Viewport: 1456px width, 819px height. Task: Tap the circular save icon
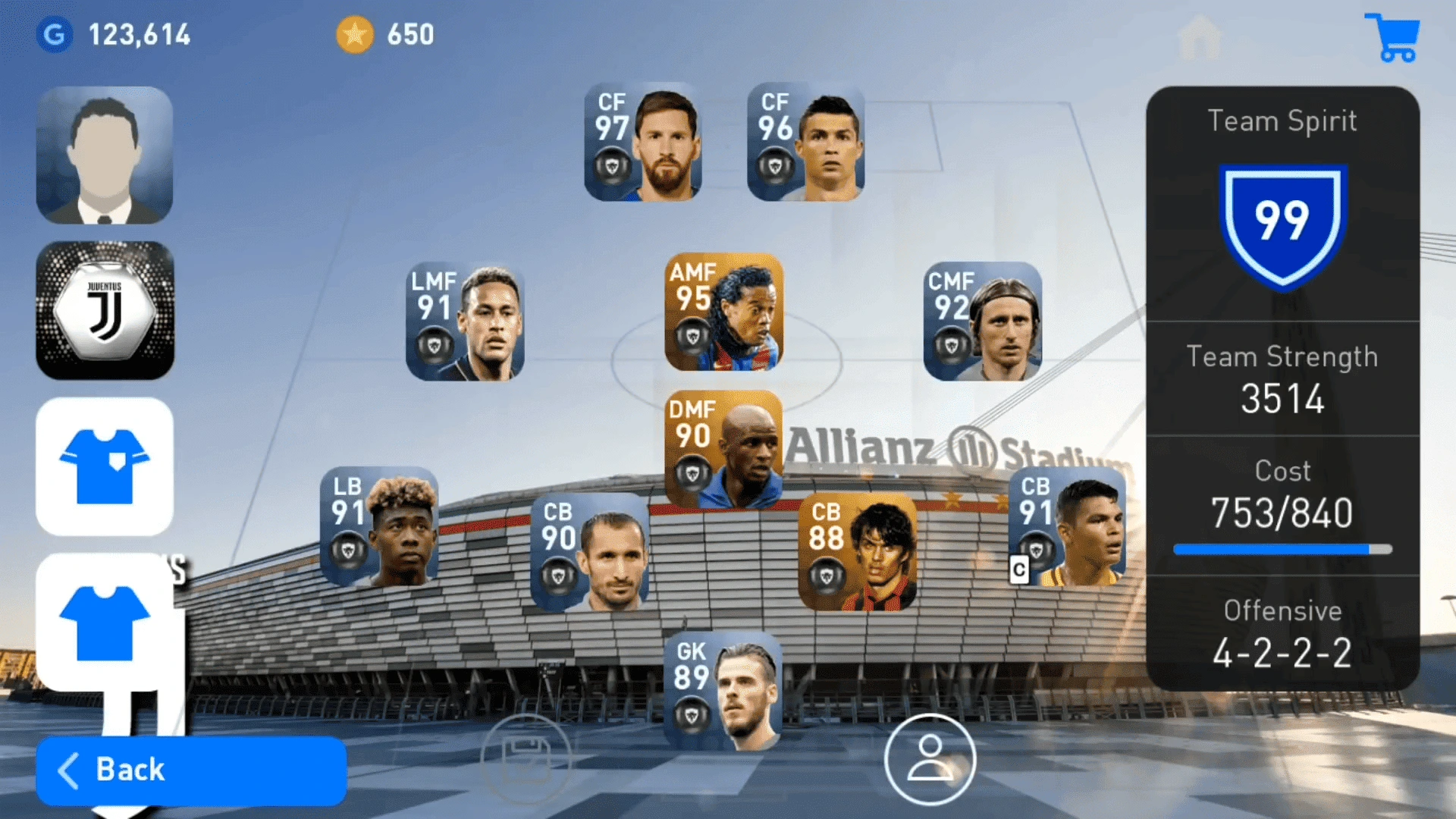coord(526,759)
